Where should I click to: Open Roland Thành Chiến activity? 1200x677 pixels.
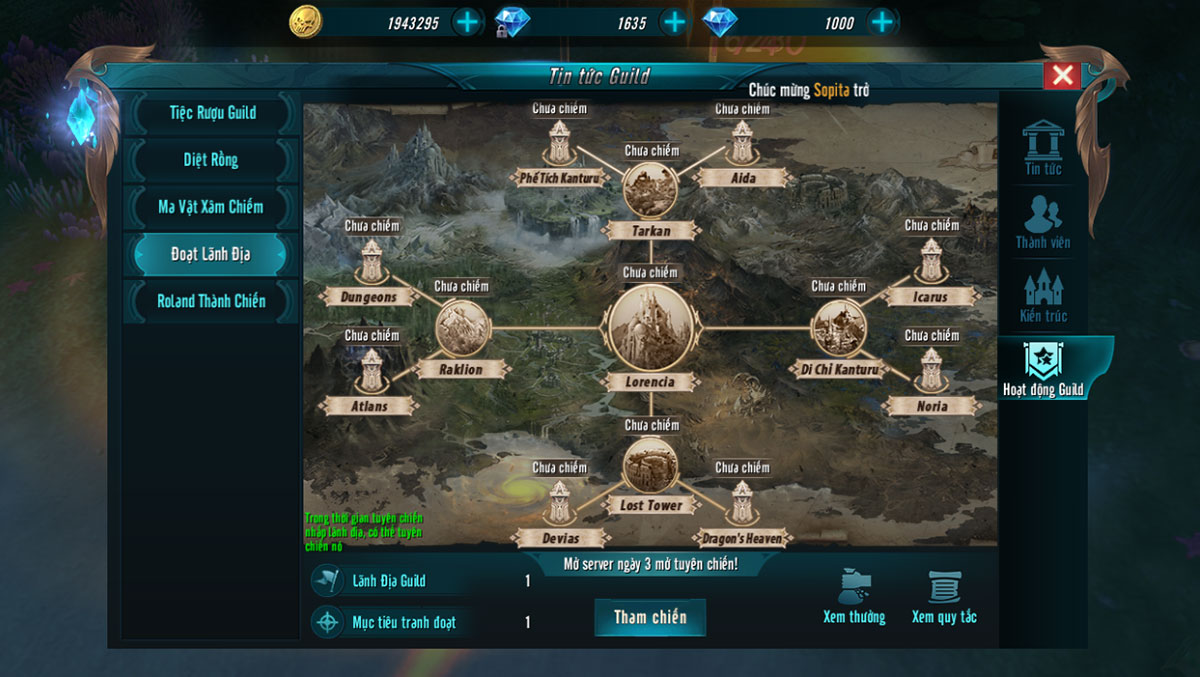(x=211, y=301)
